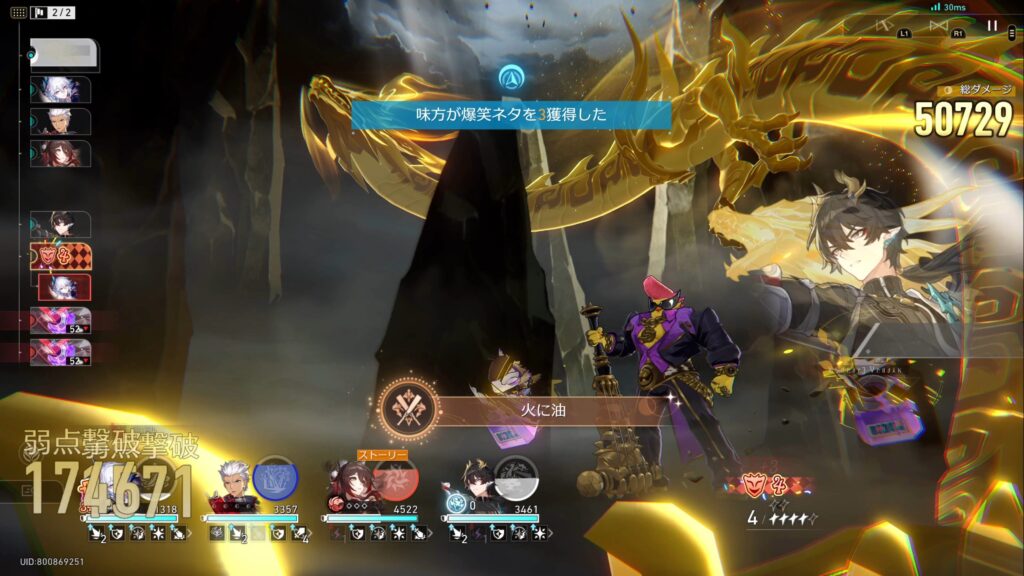1024x576 pixels.
Task: Activate the grey-white ultimate icon of the horned character
Action: coord(516,477)
